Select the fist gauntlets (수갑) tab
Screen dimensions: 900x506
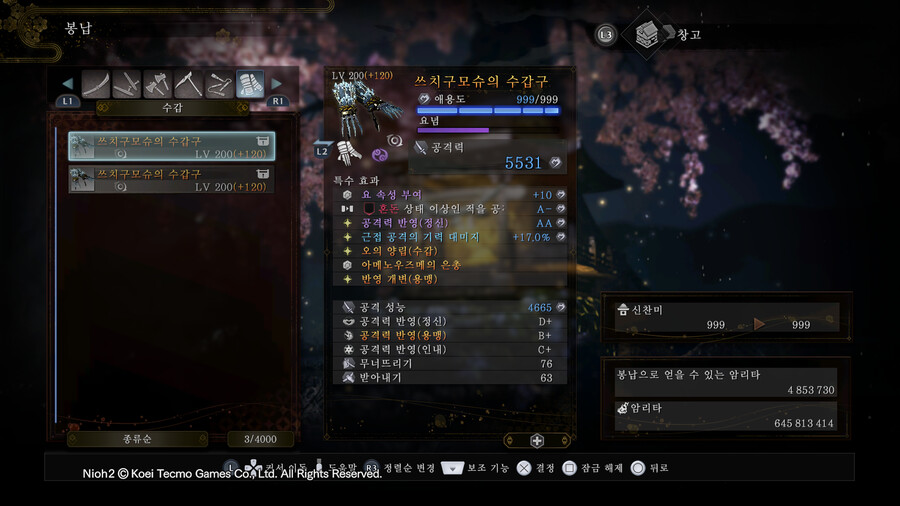[x=250, y=84]
